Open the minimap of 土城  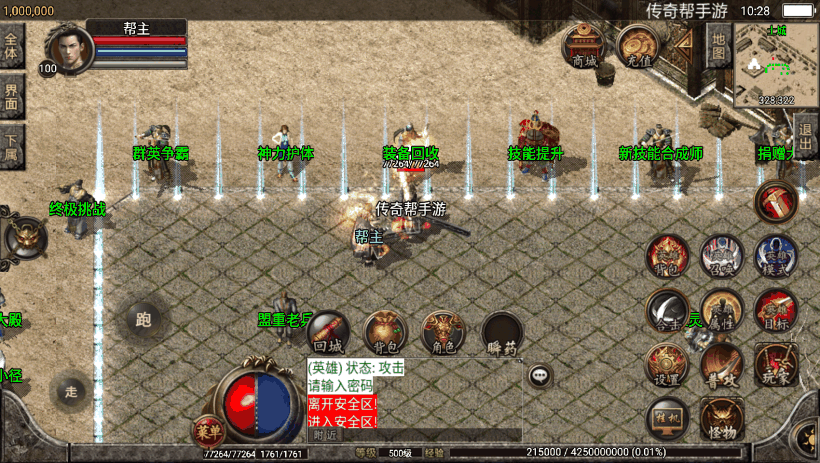tap(776, 64)
